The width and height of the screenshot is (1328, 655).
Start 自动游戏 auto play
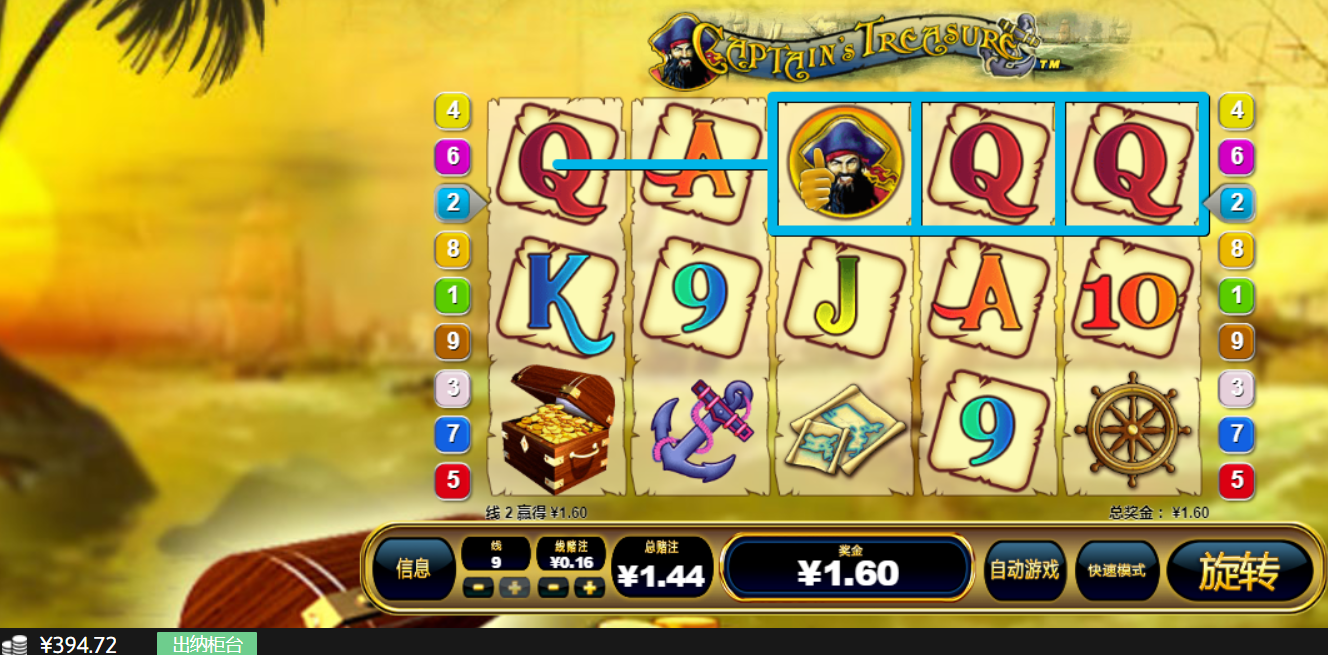[x=1023, y=571]
